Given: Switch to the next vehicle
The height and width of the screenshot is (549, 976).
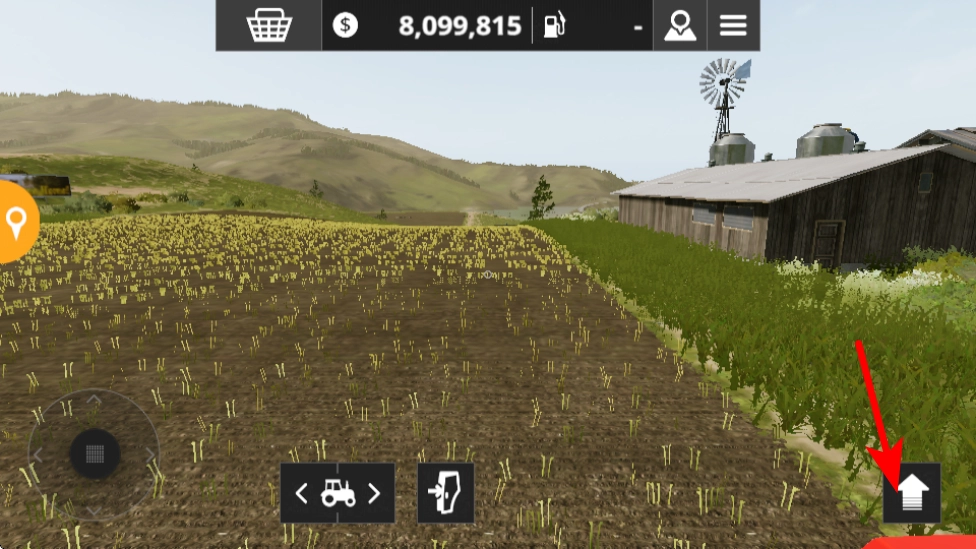Looking at the screenshot, I should [374, 493].
